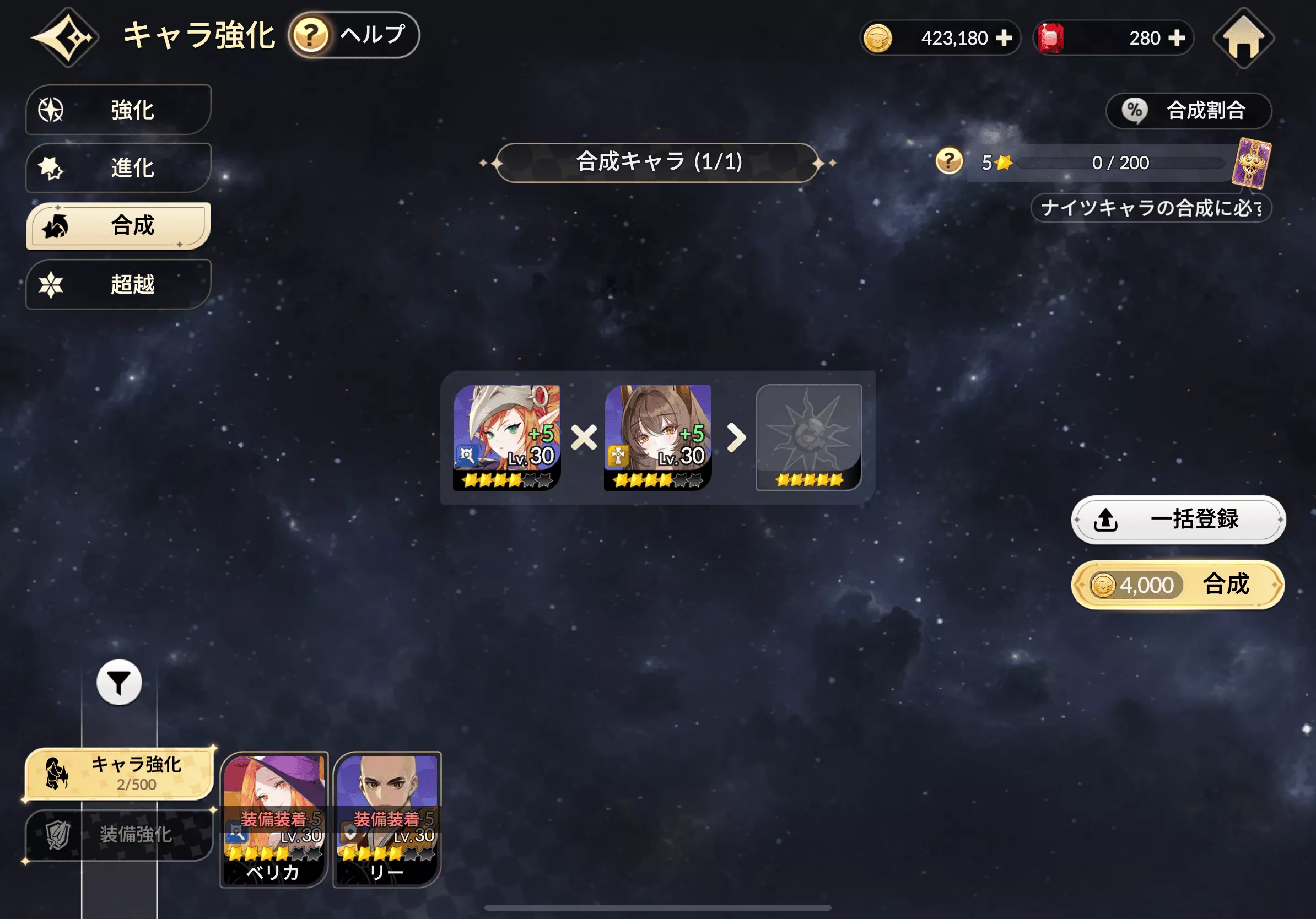Add gems with the plus beside 280
This screenshot has height=919, width=1316.
(x=1176, y=38)
